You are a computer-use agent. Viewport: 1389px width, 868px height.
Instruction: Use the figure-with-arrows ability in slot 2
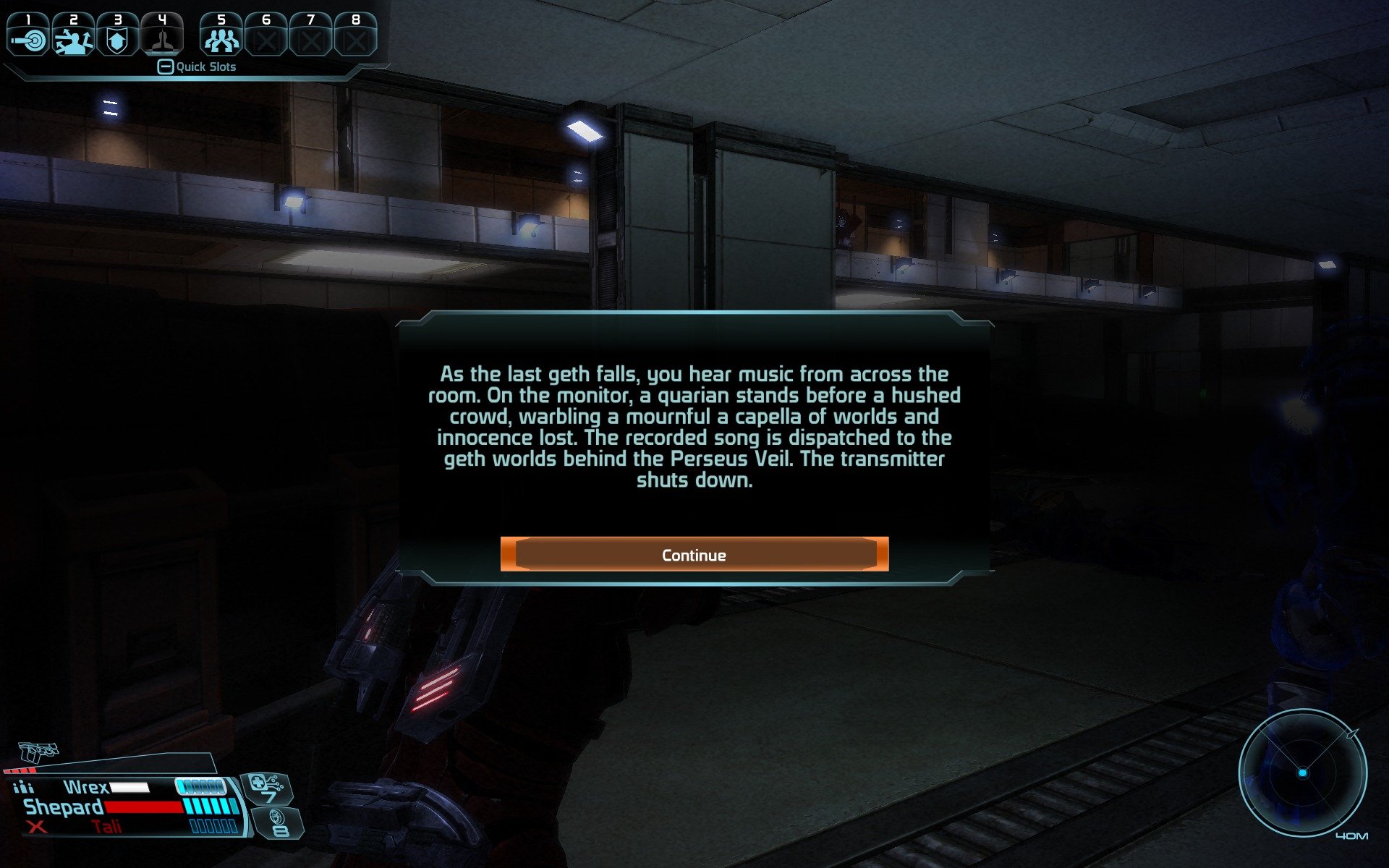(x=73, y=36)
